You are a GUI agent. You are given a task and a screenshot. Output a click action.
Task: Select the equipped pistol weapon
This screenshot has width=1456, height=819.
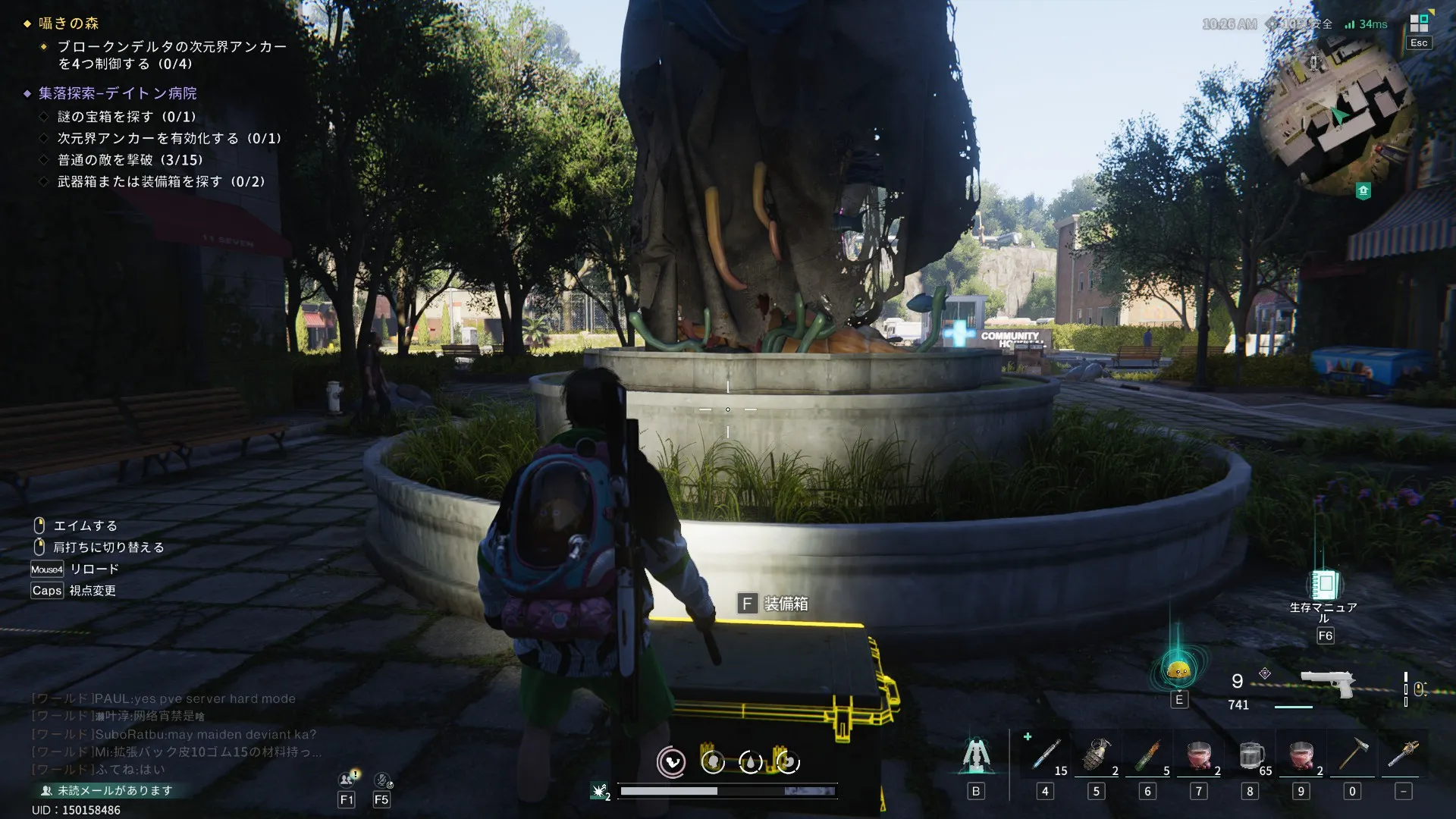tap(1327, 682)
